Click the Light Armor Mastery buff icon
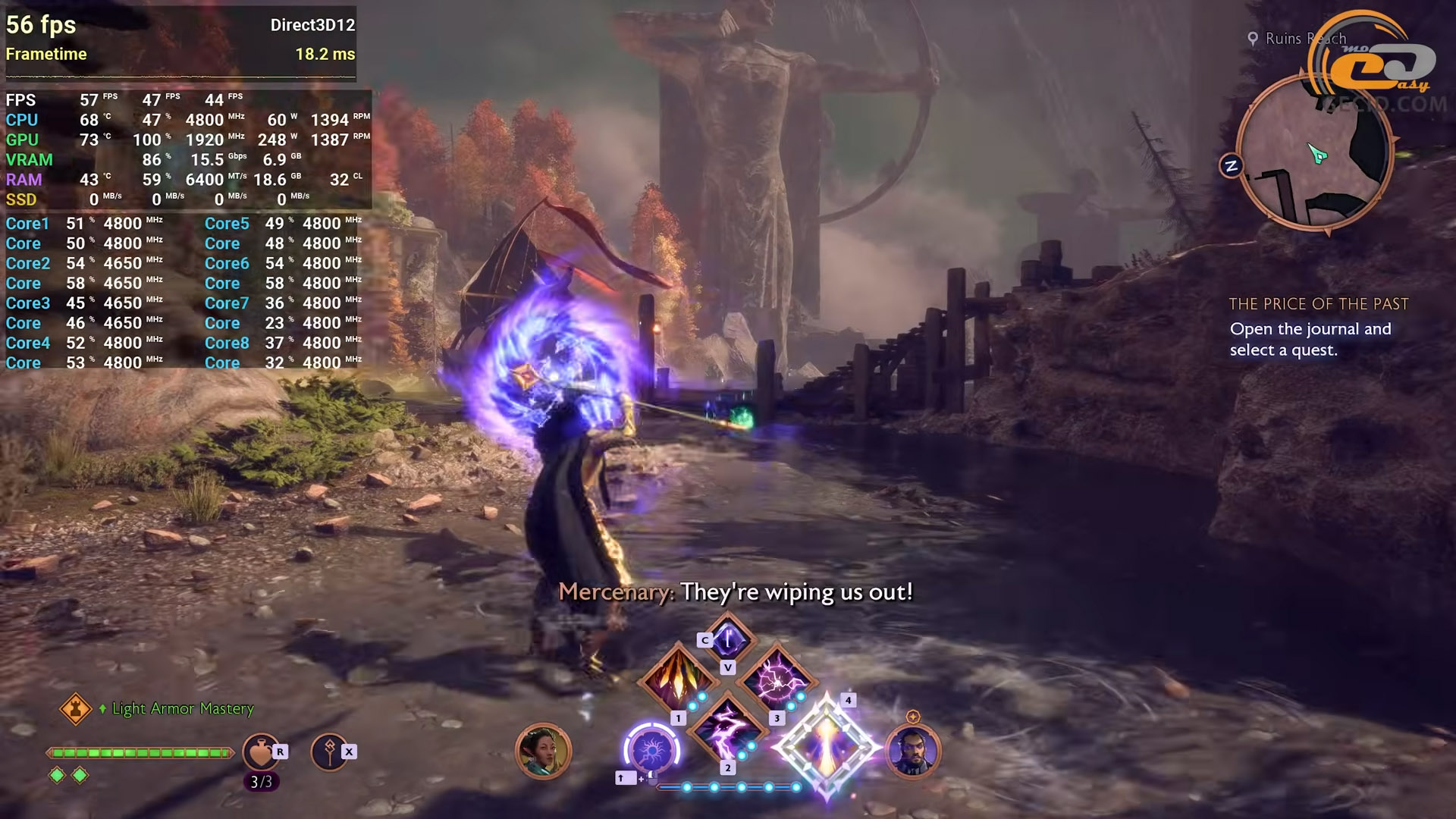This screenshot has width=1456, height=819. pyautogui.click(x=76, y=709)
